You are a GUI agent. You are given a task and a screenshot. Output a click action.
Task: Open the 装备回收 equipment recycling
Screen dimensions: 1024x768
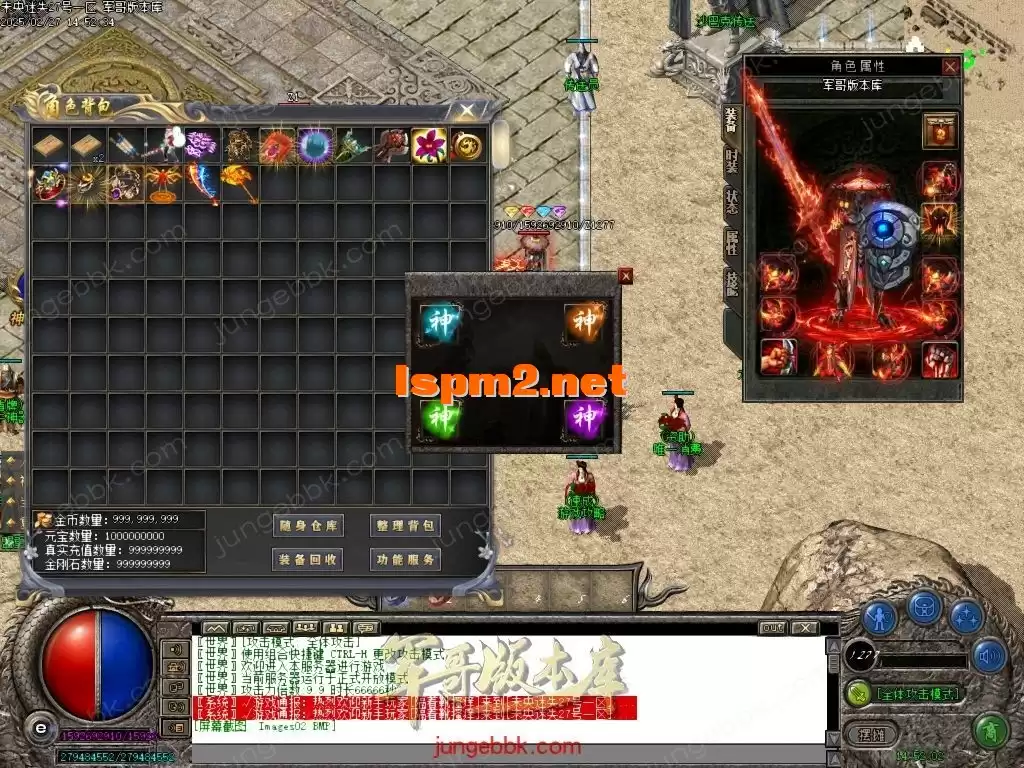[x=307, y=559]
